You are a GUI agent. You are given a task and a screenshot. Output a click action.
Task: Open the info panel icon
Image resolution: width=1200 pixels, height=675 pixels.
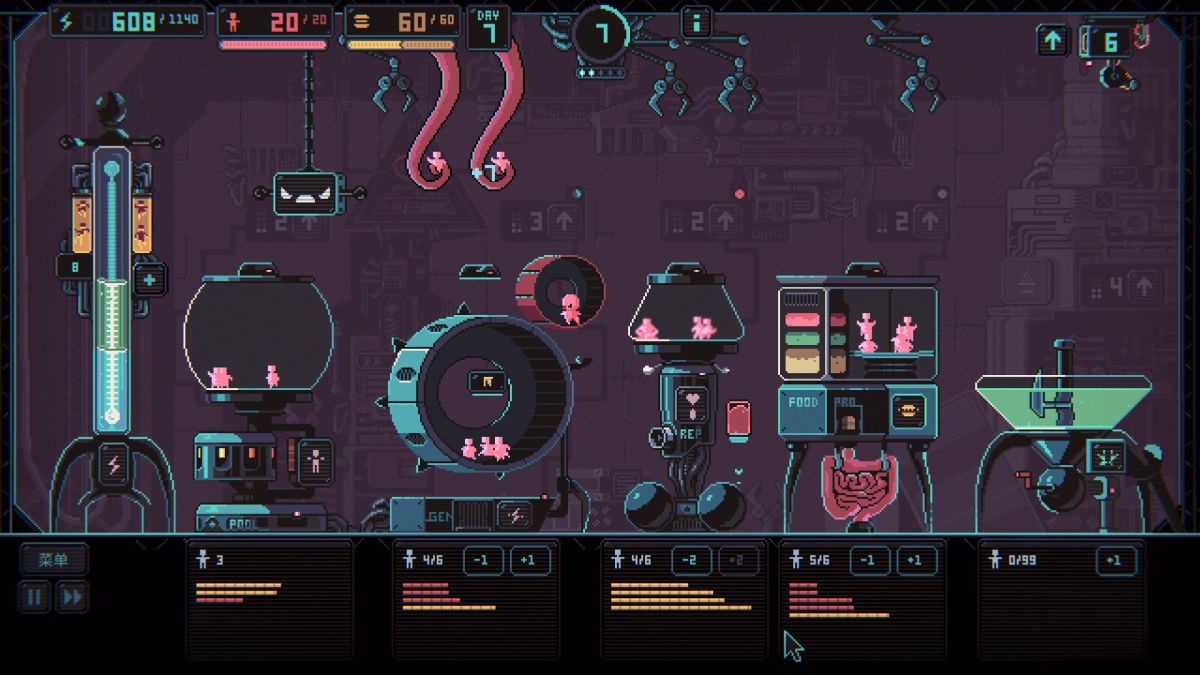(696, 21)
